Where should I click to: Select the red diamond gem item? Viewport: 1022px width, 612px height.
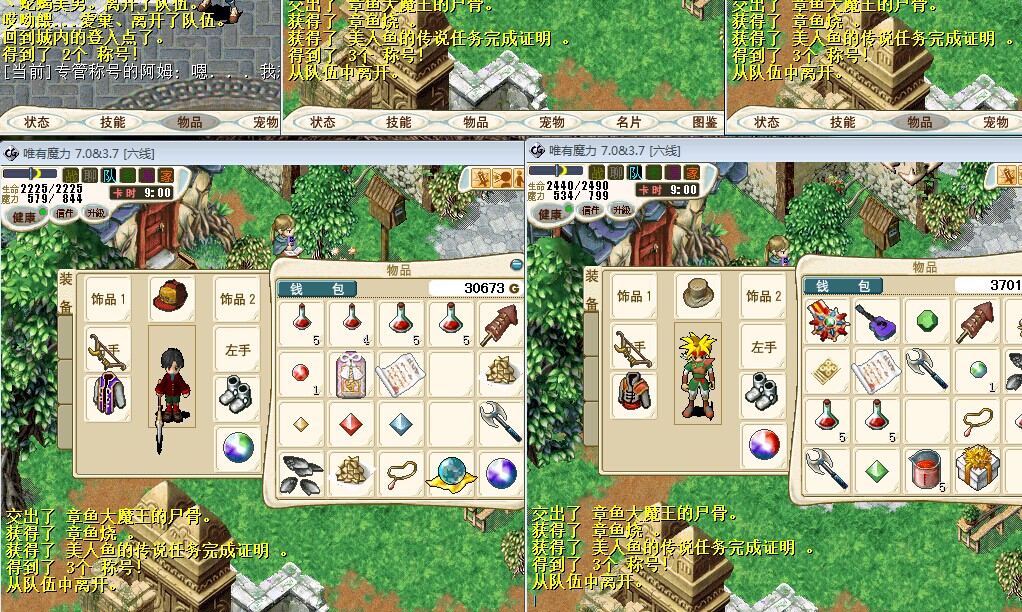pyautogui.click(x=351, y=422)
